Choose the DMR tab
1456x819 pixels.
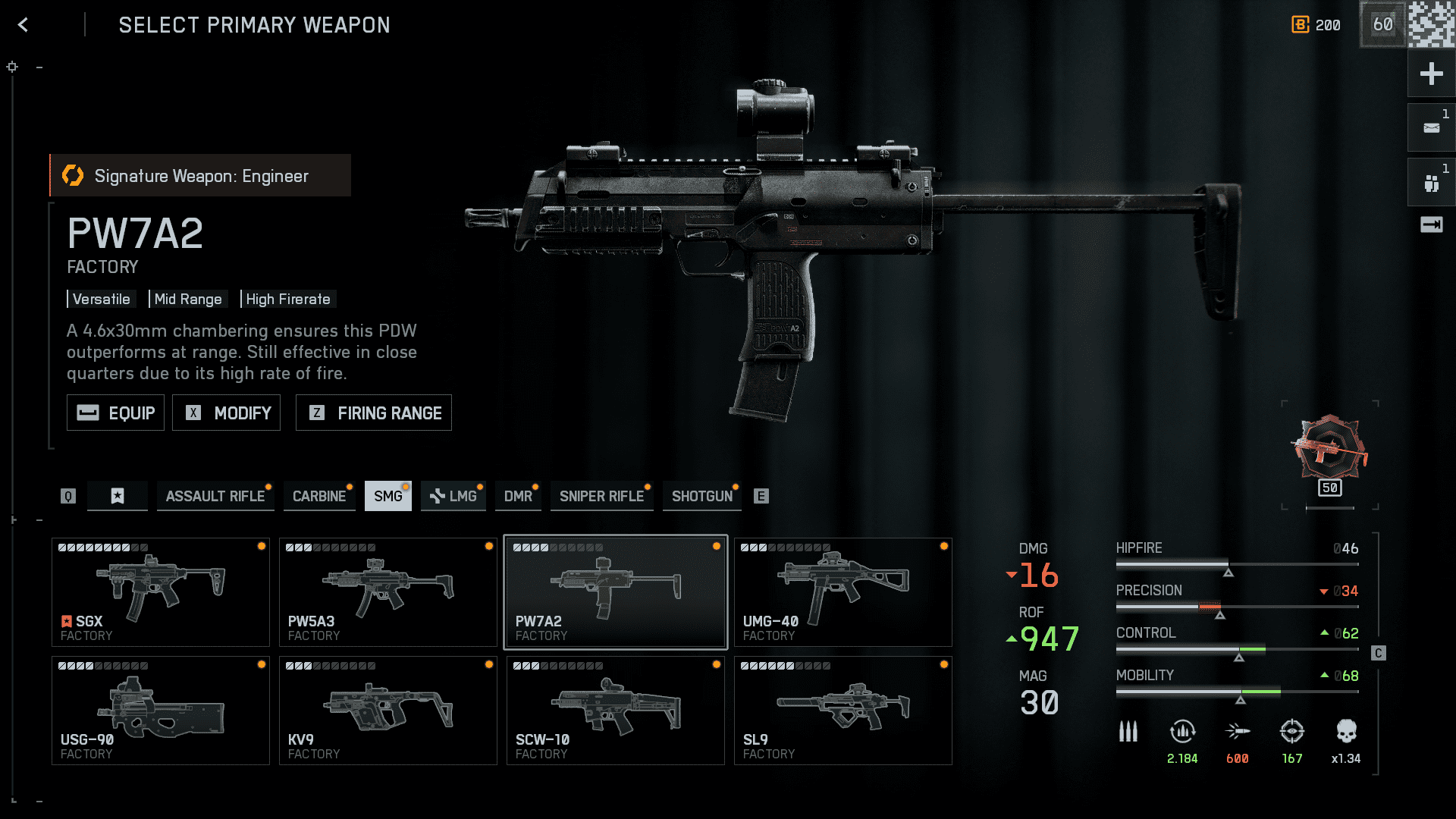tap(518, 497)
